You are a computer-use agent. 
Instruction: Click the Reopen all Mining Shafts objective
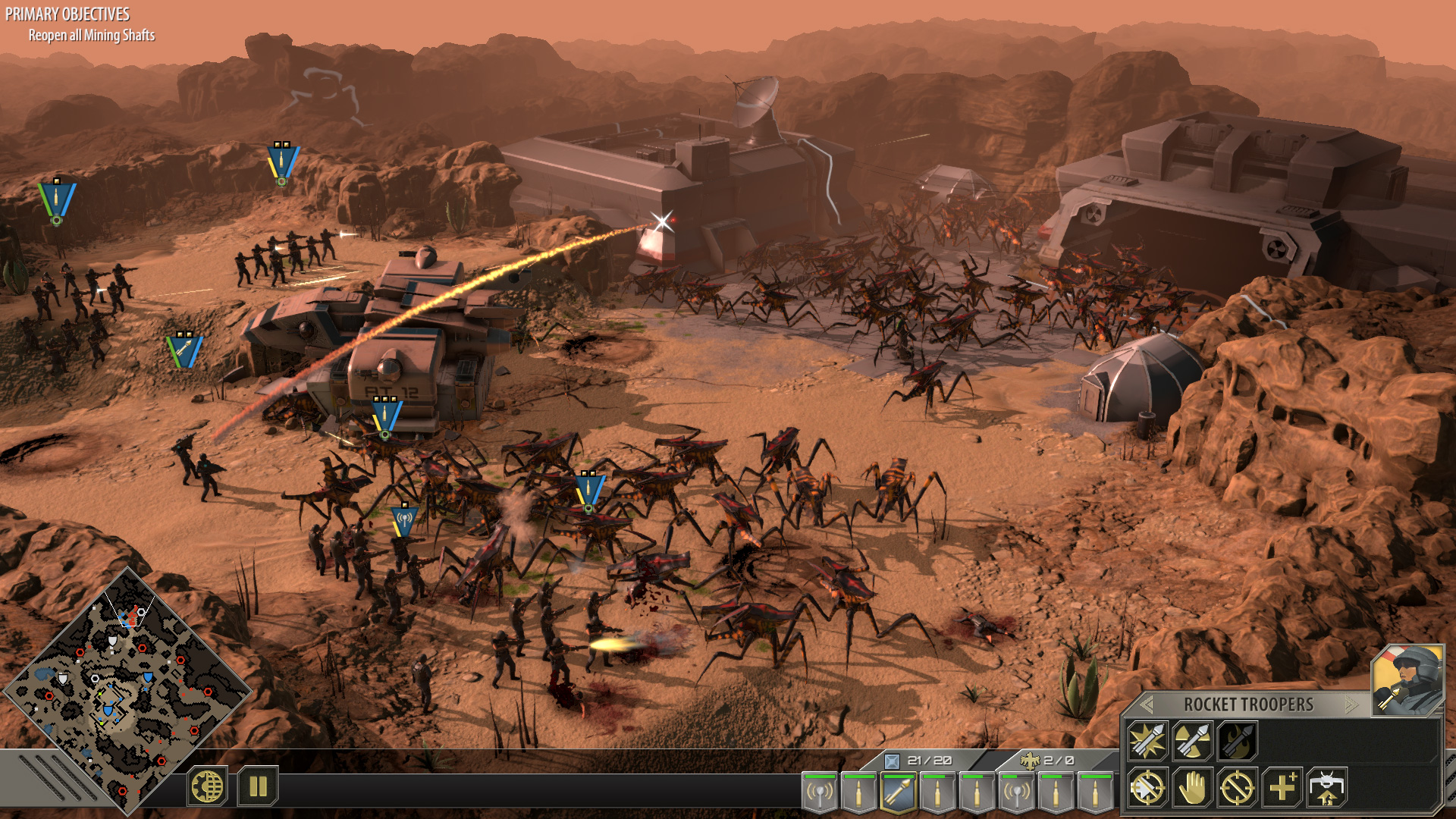click(x=93, y=34)
